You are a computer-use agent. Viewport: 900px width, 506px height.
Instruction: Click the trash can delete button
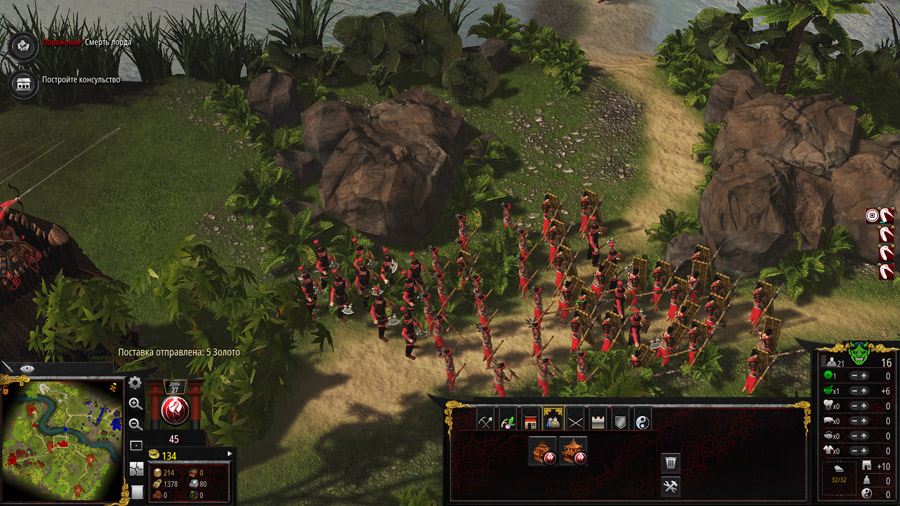[671, 462]
